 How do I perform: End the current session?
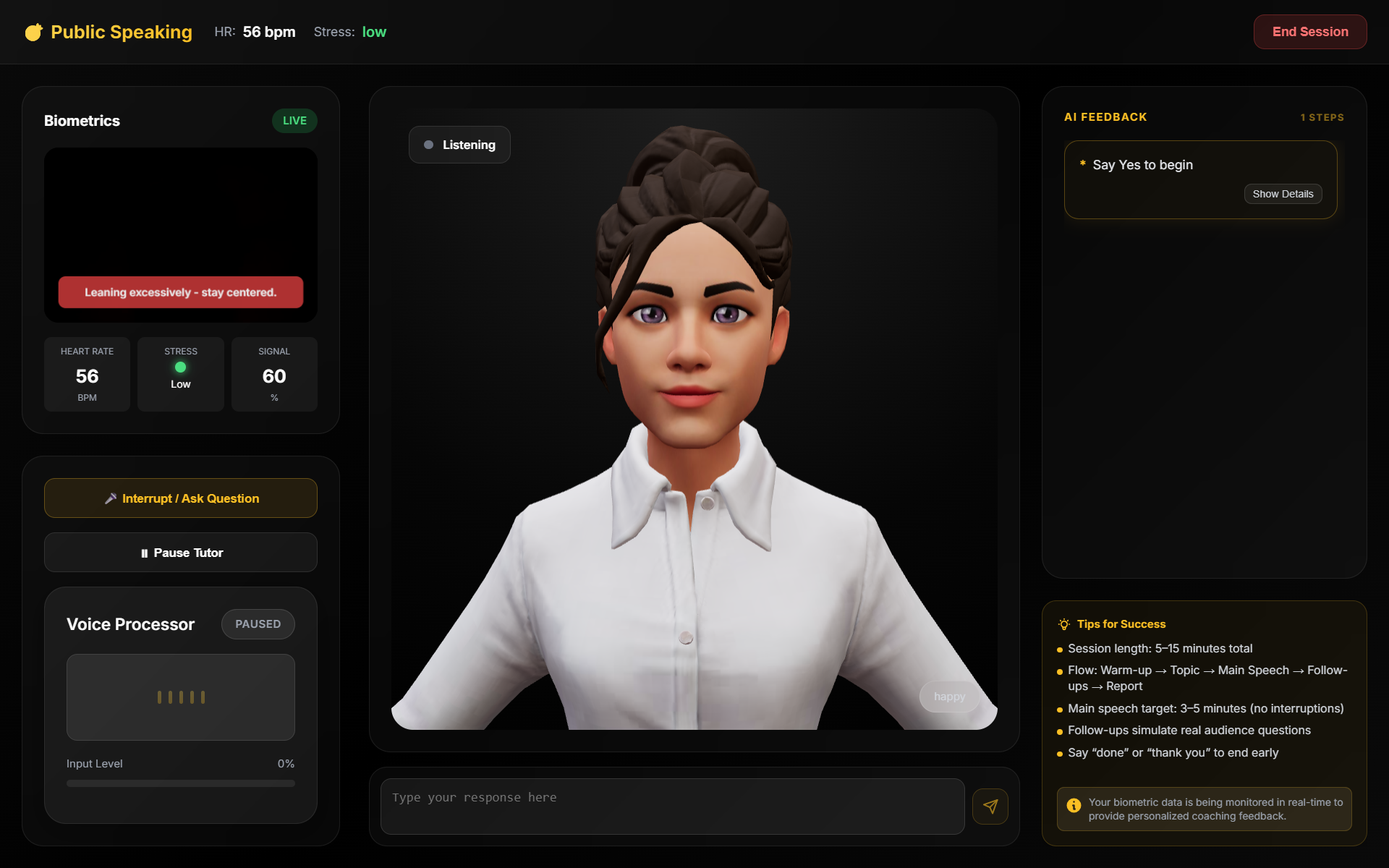1309,32
